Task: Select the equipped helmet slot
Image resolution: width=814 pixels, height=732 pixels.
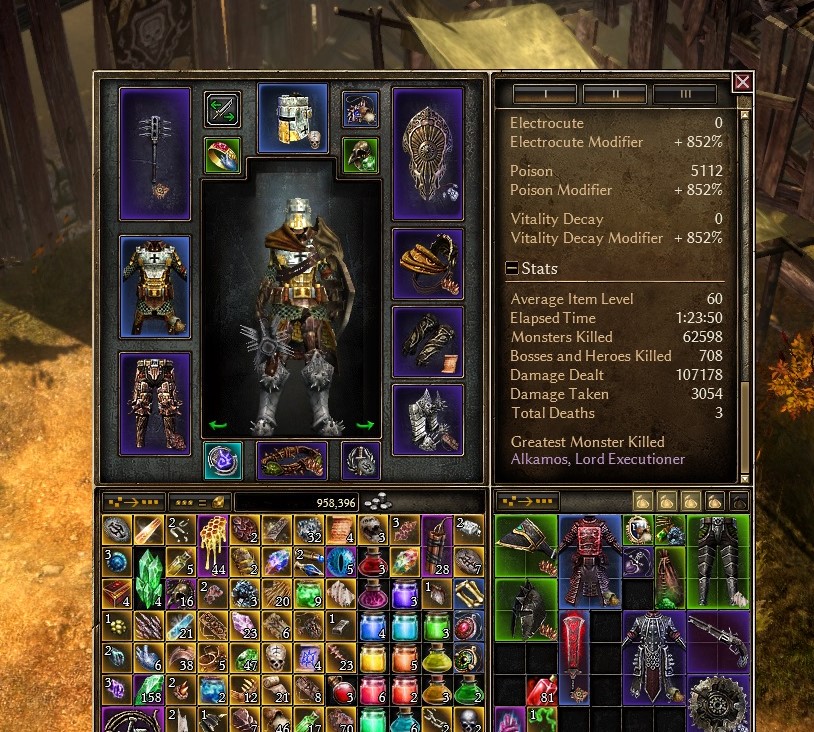Action: pos(293,118)
